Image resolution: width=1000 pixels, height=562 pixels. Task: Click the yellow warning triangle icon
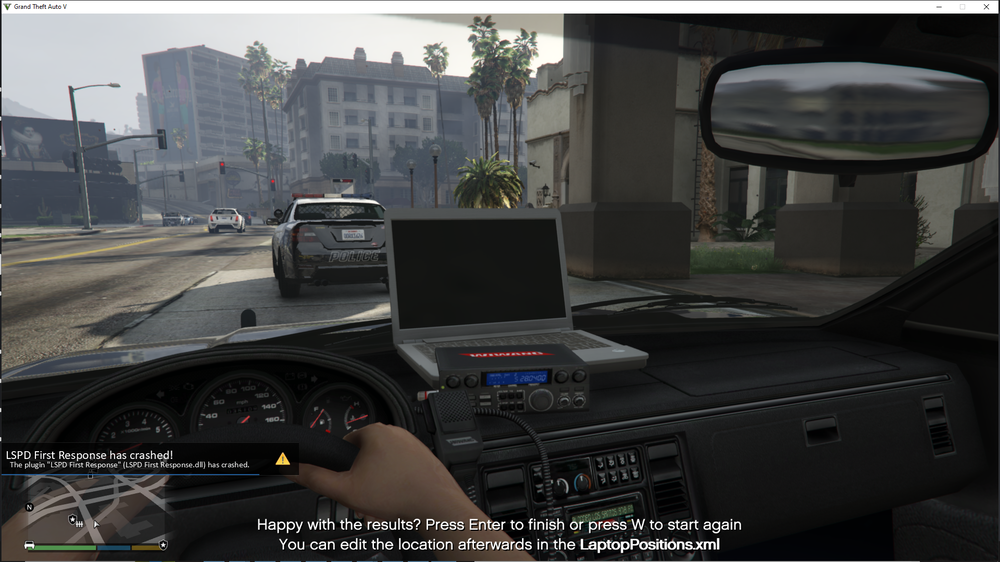283,459
